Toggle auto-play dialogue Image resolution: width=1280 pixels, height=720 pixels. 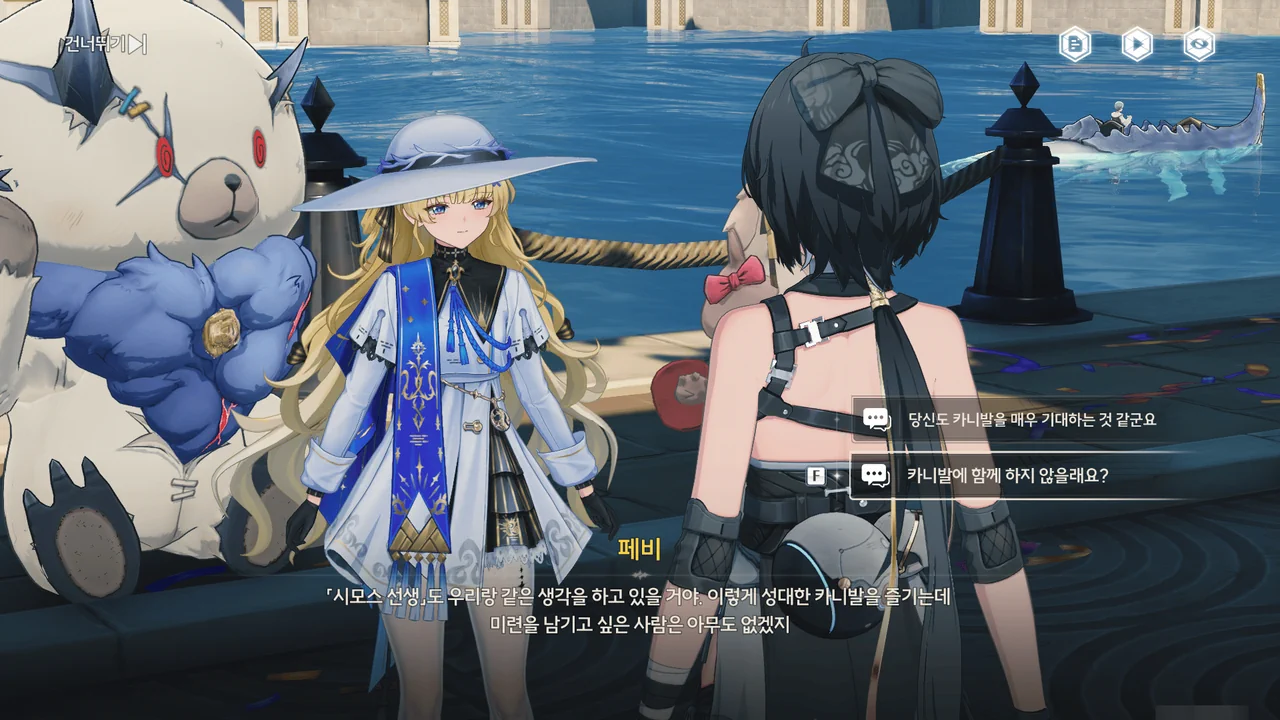click(1137, 44)
